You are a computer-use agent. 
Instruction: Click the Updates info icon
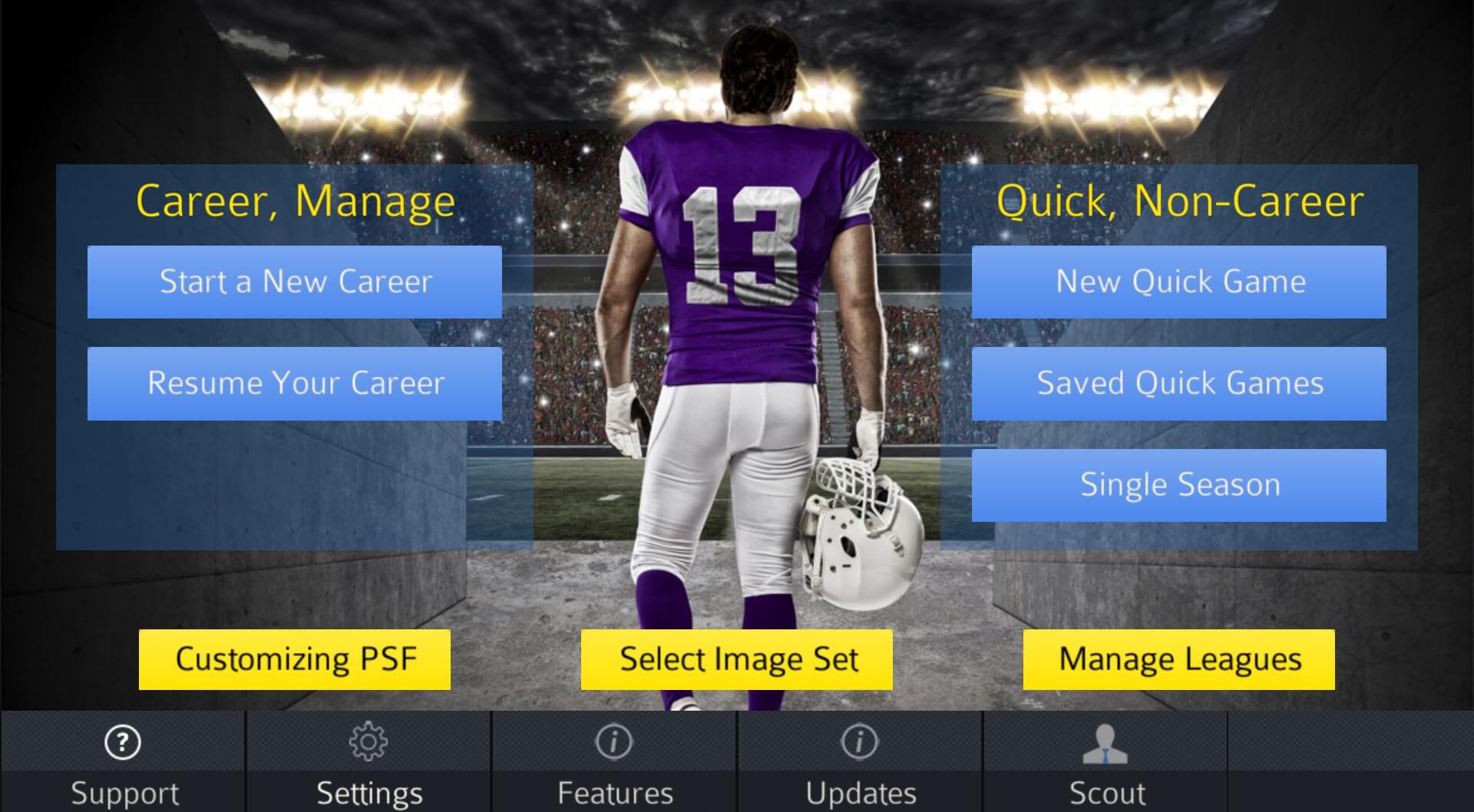858,743
